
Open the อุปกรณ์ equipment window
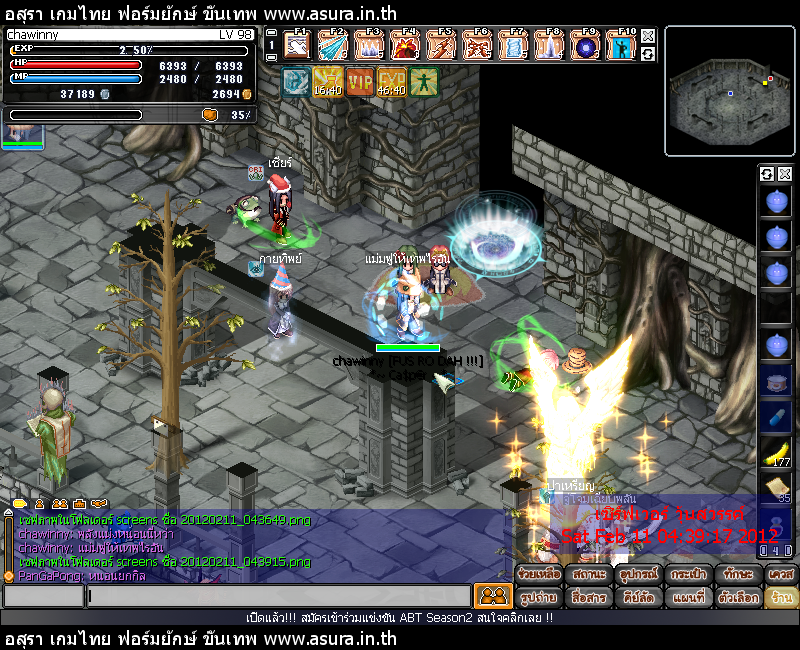coord(635,575)
